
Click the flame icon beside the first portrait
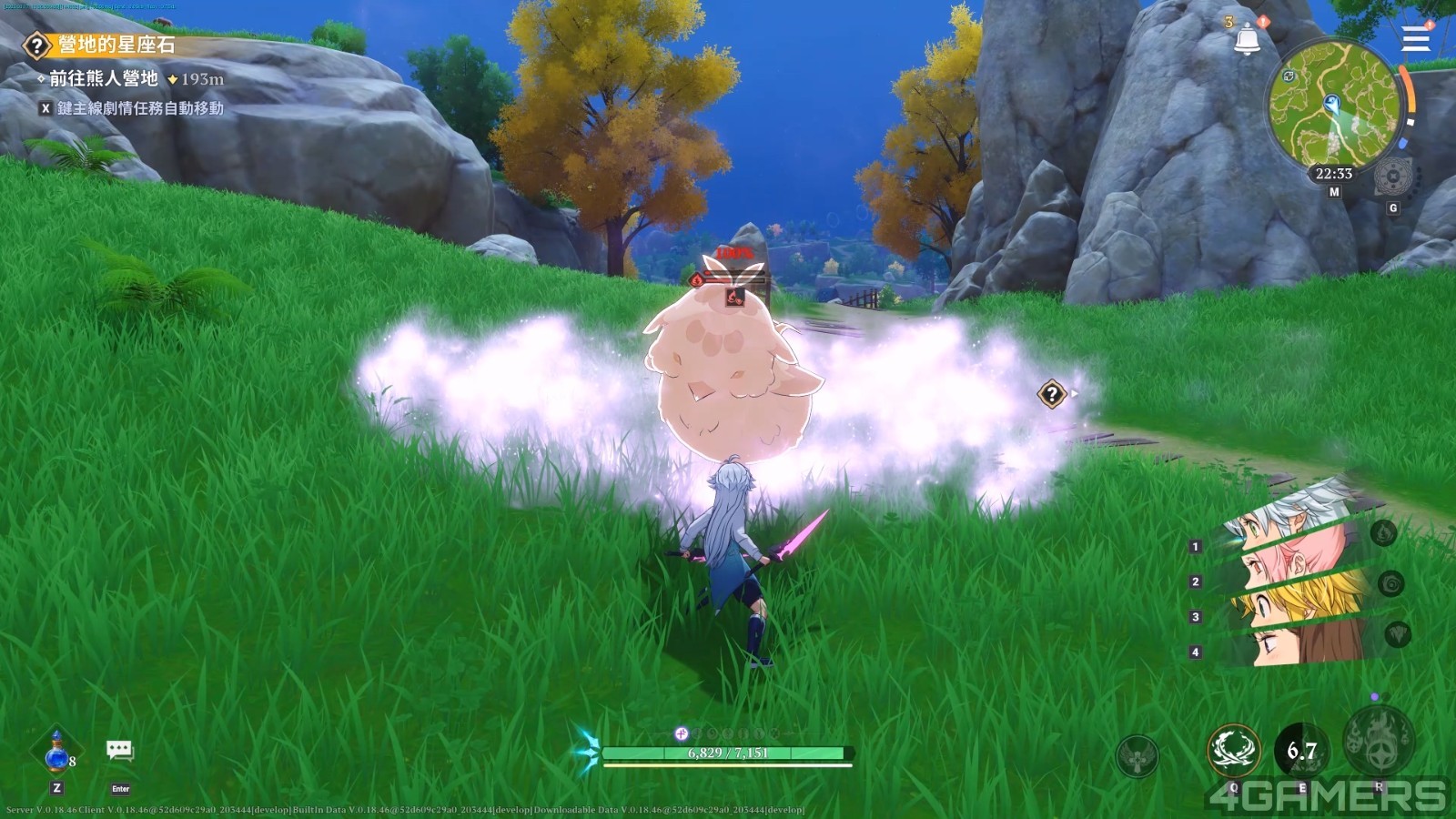click(1383, 533)
